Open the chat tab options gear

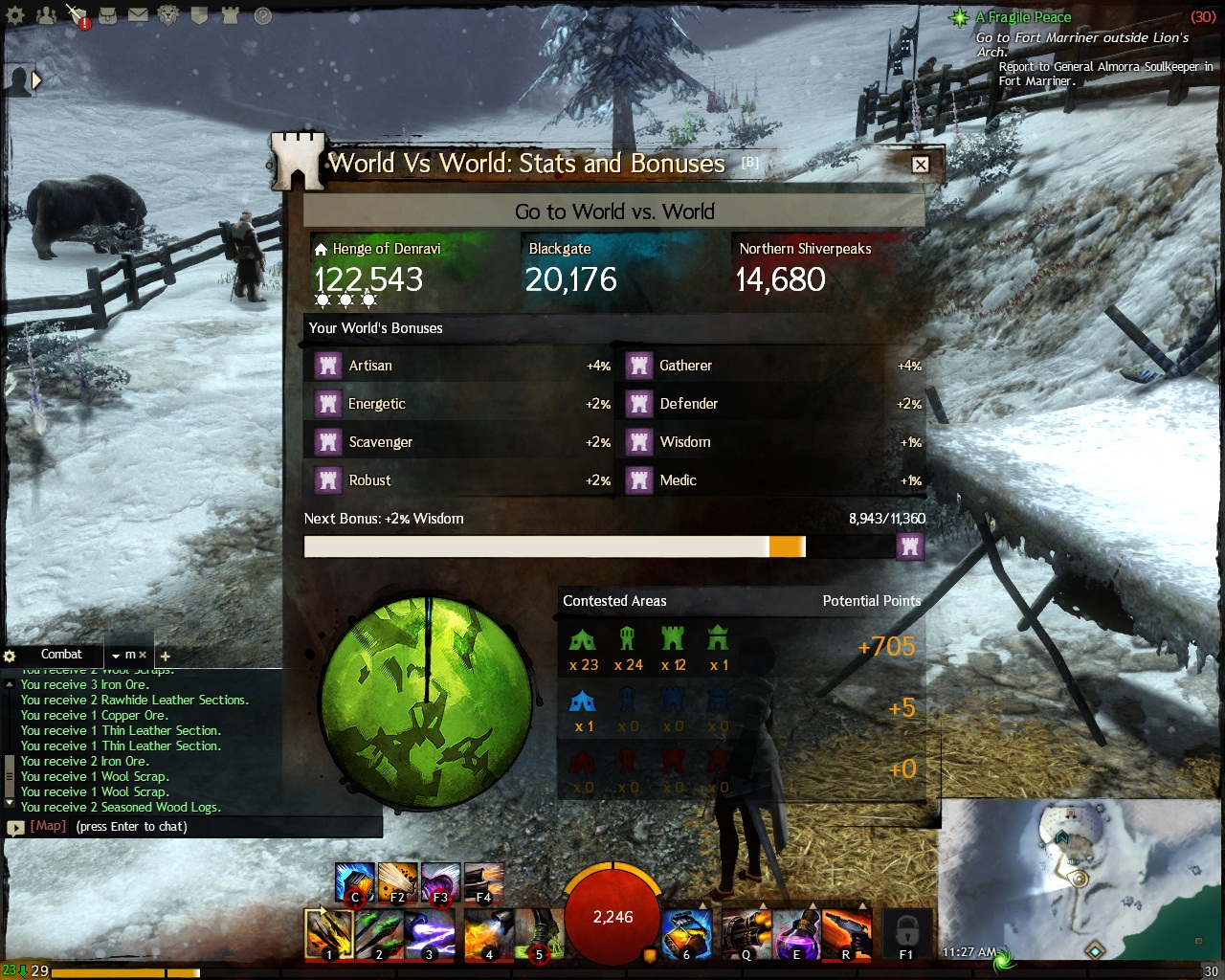click(10, 656)
